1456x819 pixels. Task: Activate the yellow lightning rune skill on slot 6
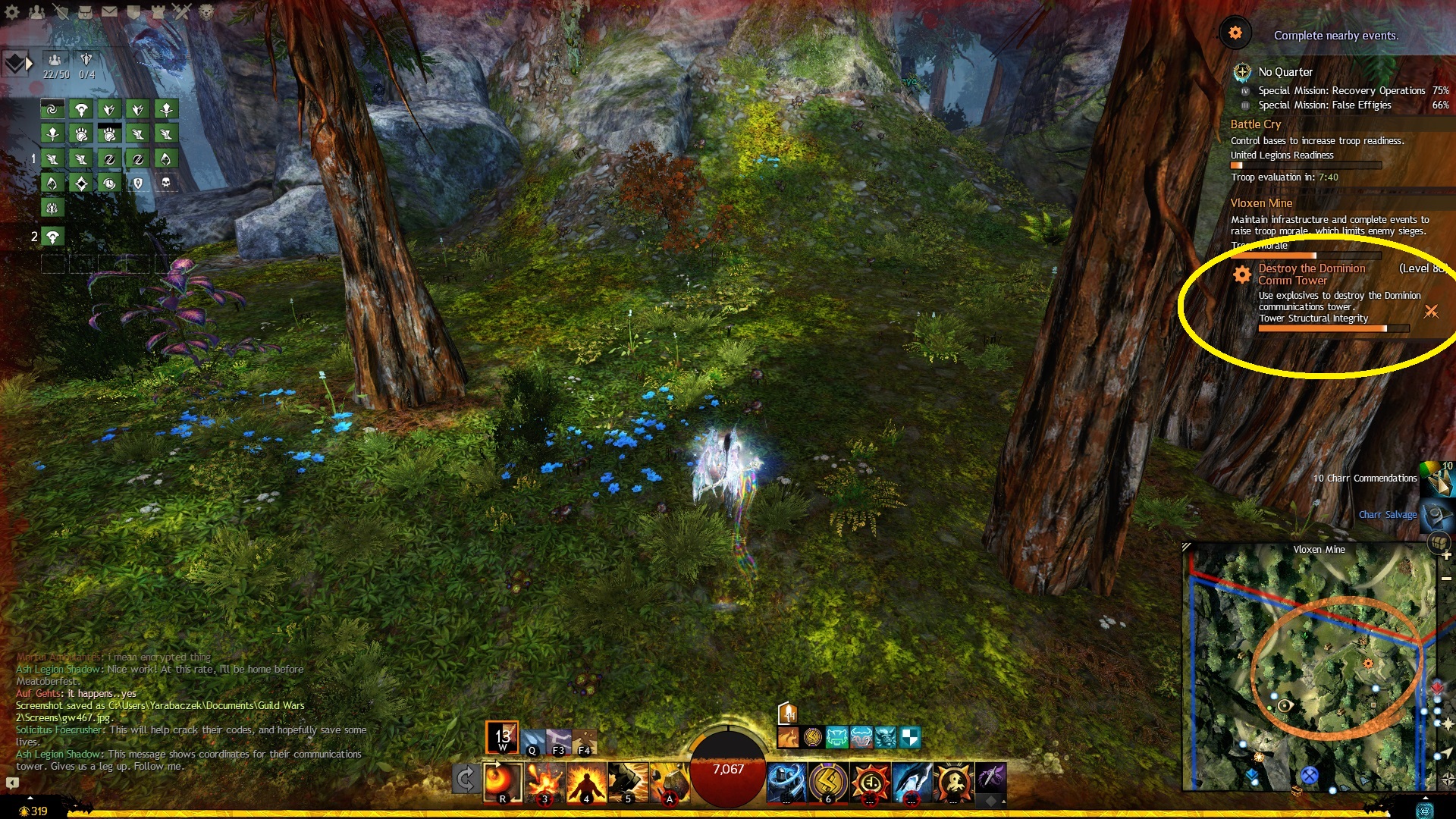click(x=828, y=781)
